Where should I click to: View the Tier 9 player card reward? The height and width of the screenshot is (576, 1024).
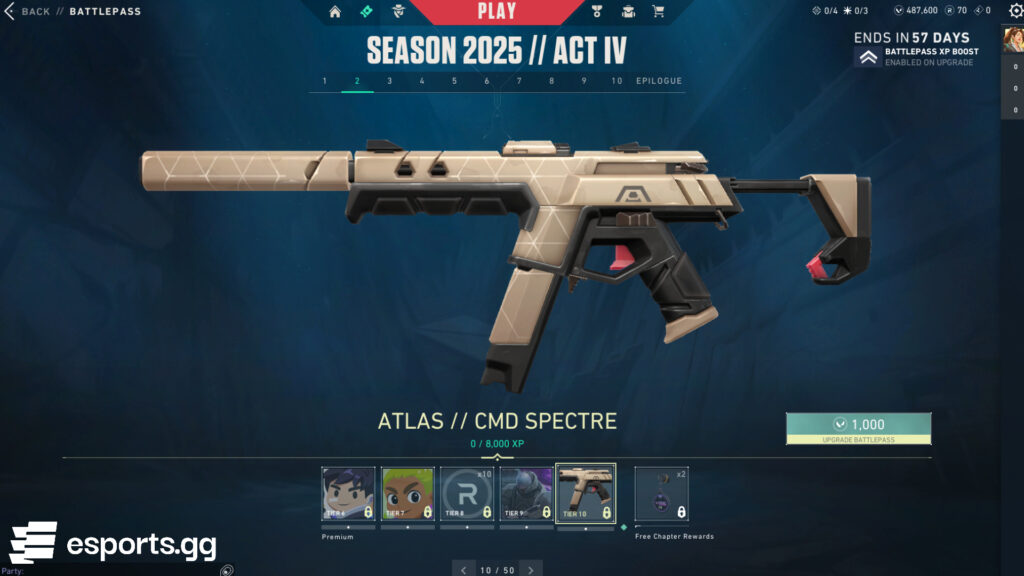pyautogui.click(x=526, y=494)
